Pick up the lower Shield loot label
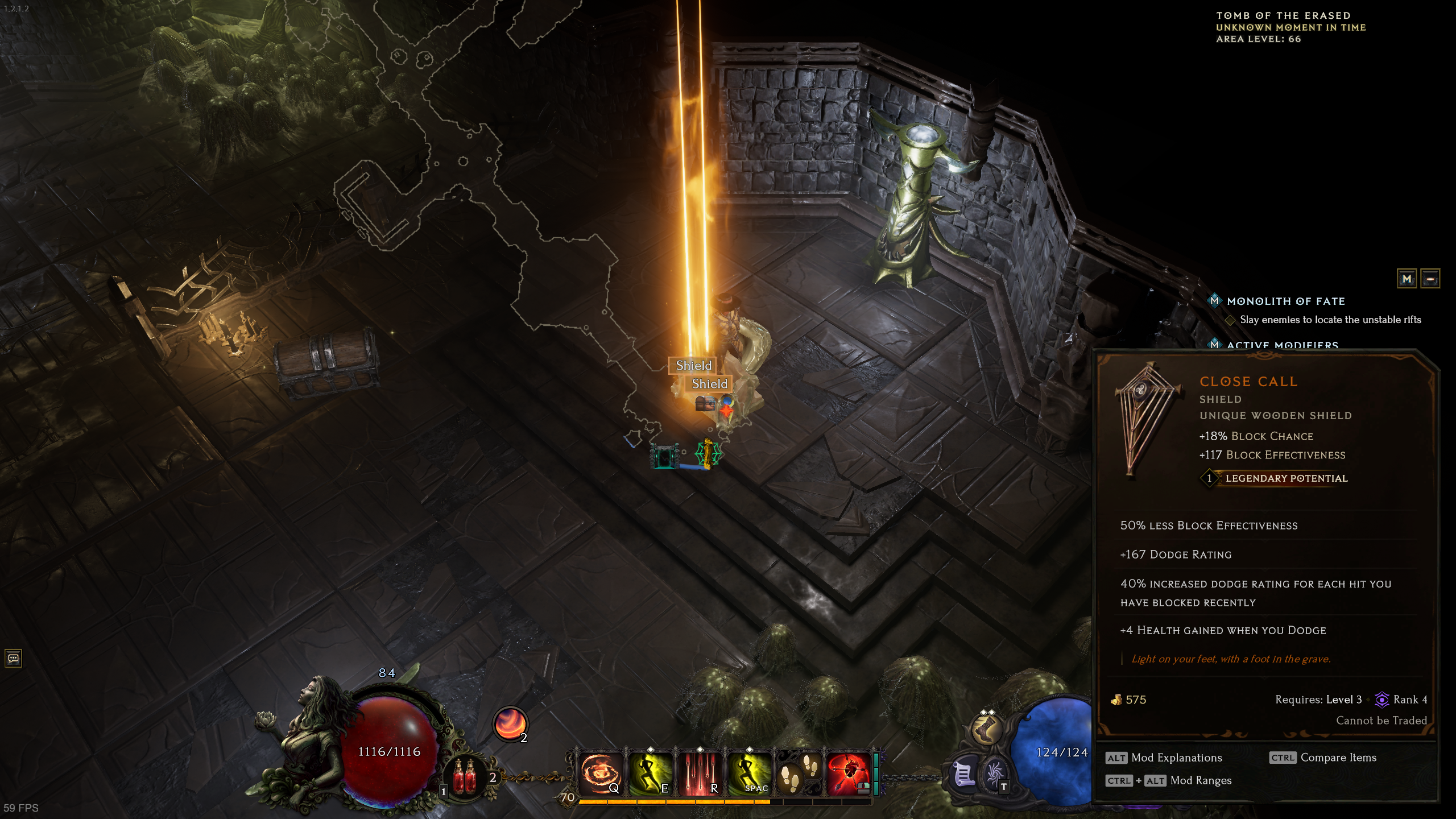 click(709, 384)
